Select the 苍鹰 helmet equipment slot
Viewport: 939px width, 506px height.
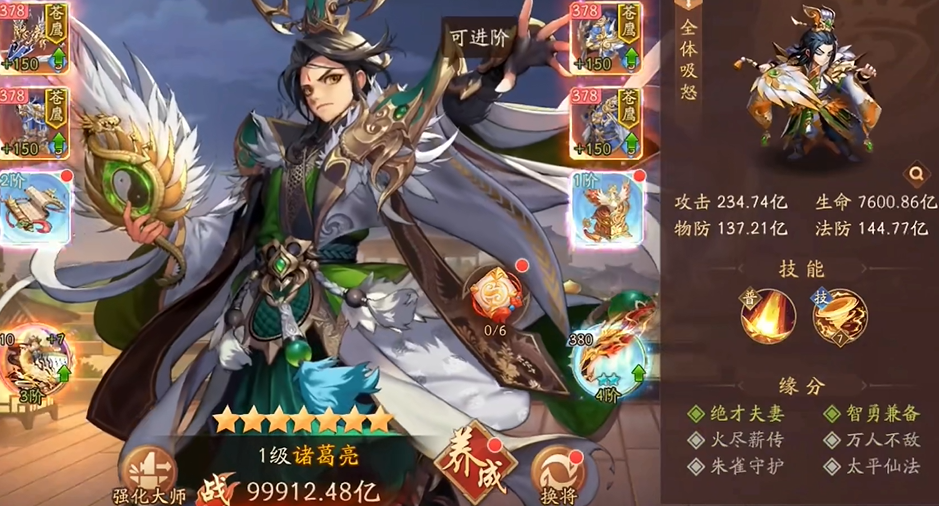[x=606, y=38]
